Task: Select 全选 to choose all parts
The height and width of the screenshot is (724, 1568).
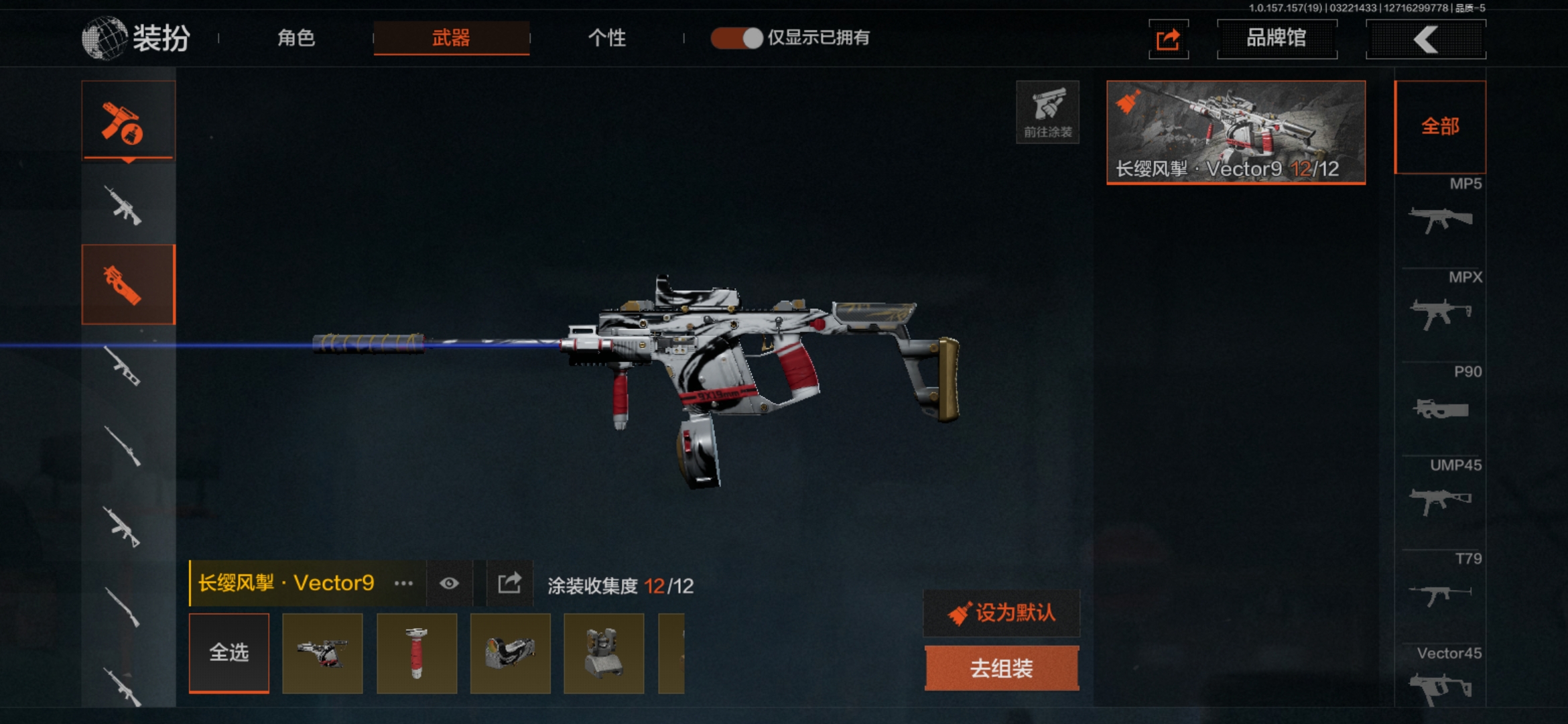Action: pyautogui.click(x=229, y=652)
